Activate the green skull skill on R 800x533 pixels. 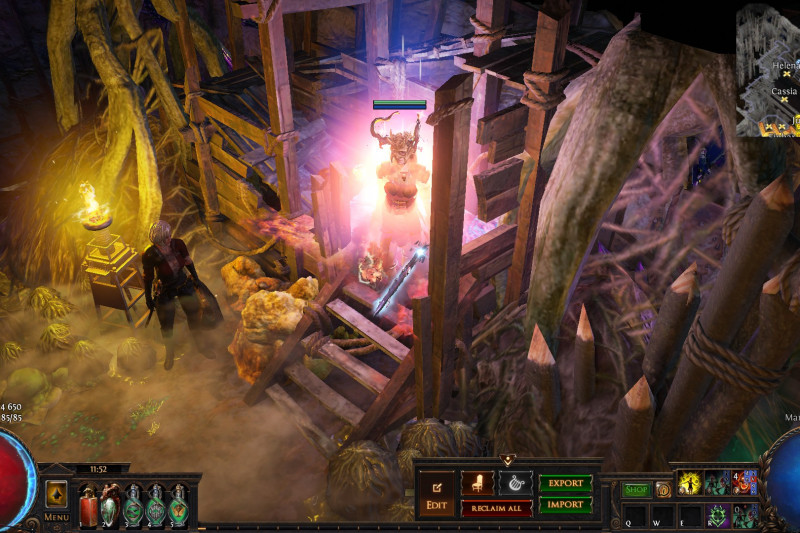pos(717,516)
